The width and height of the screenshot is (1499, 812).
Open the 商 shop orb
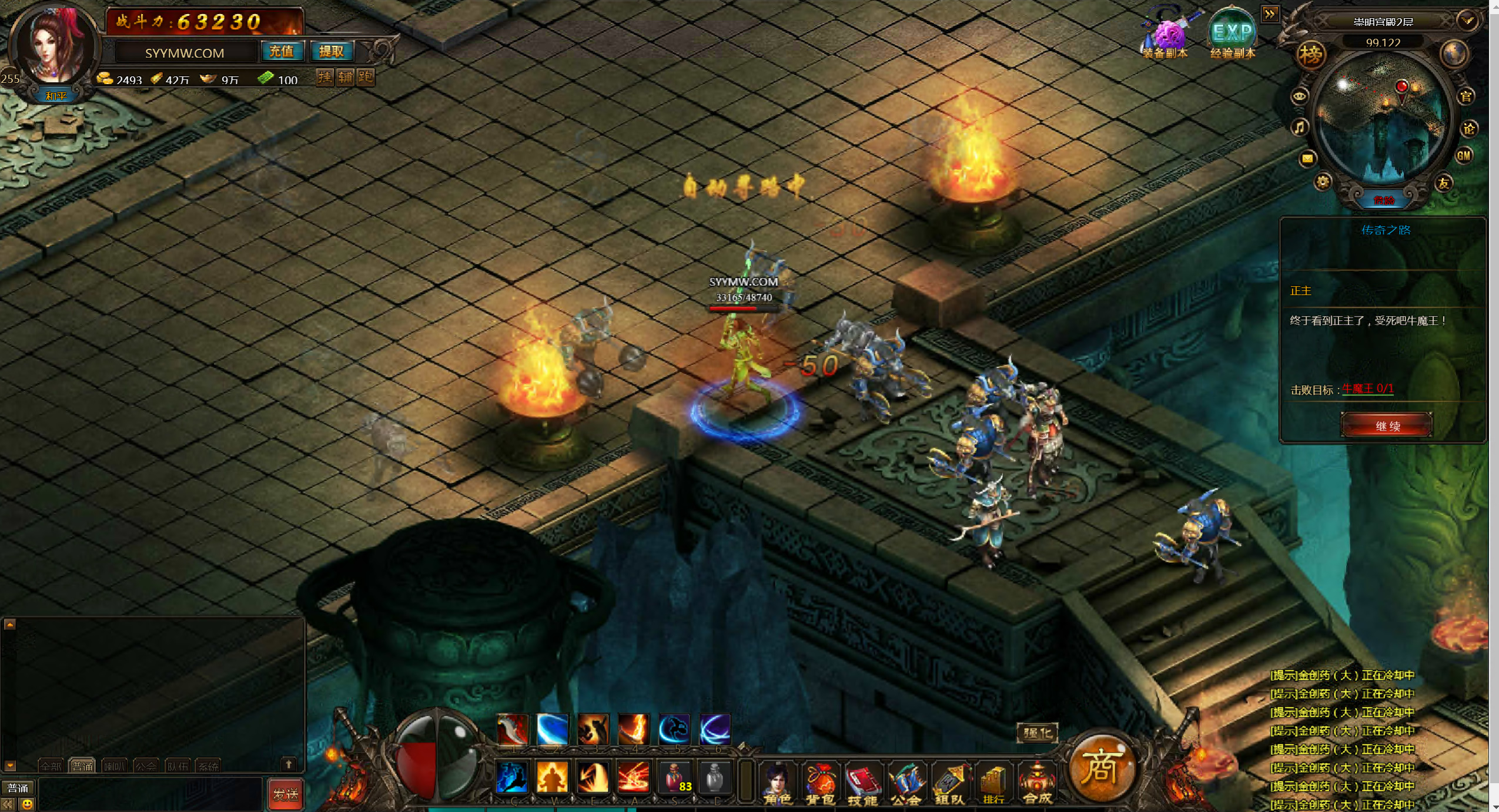tap(1100, 767)
